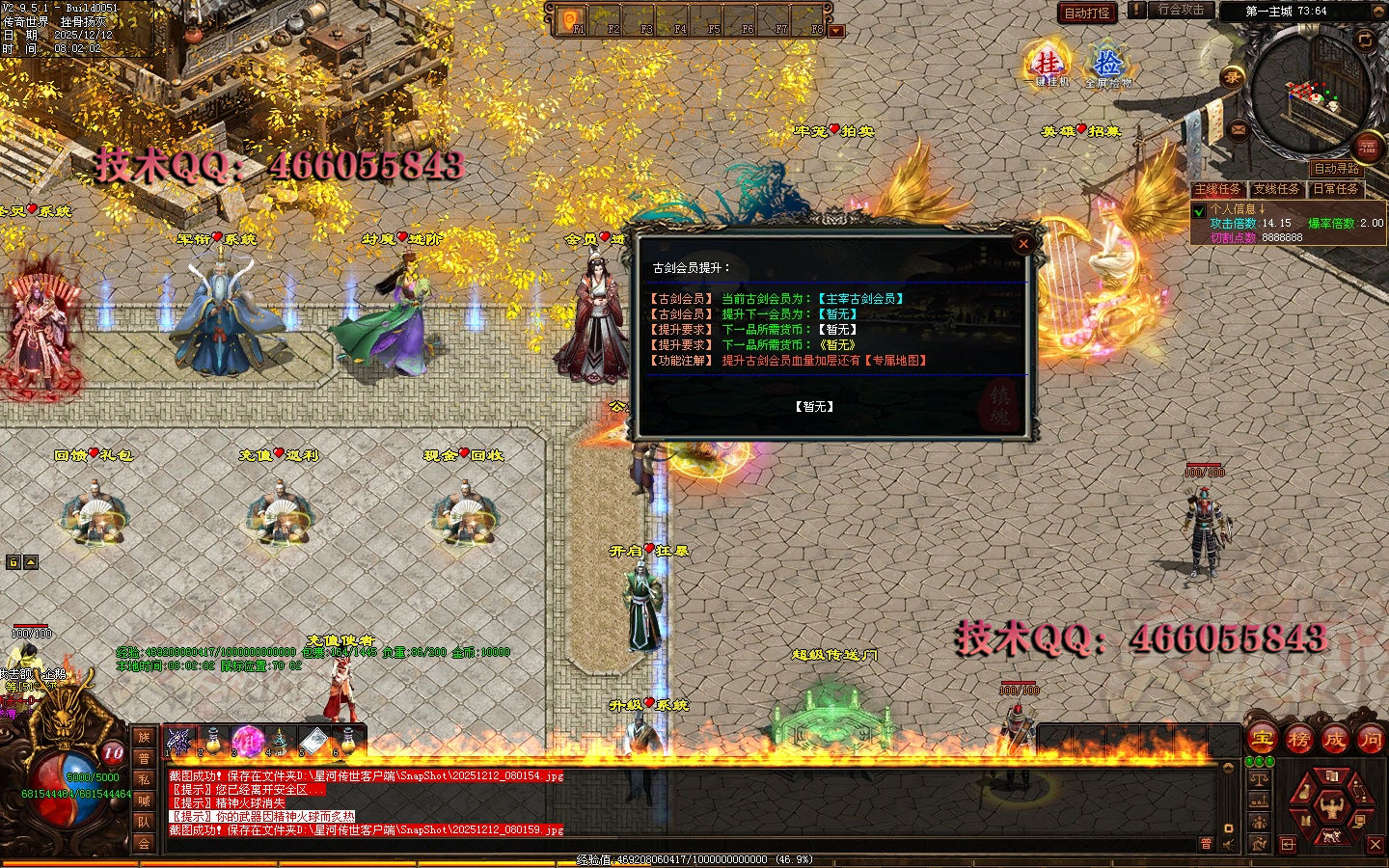Start 自动寻路 auto-pathfinding

tap(1335, 168)
